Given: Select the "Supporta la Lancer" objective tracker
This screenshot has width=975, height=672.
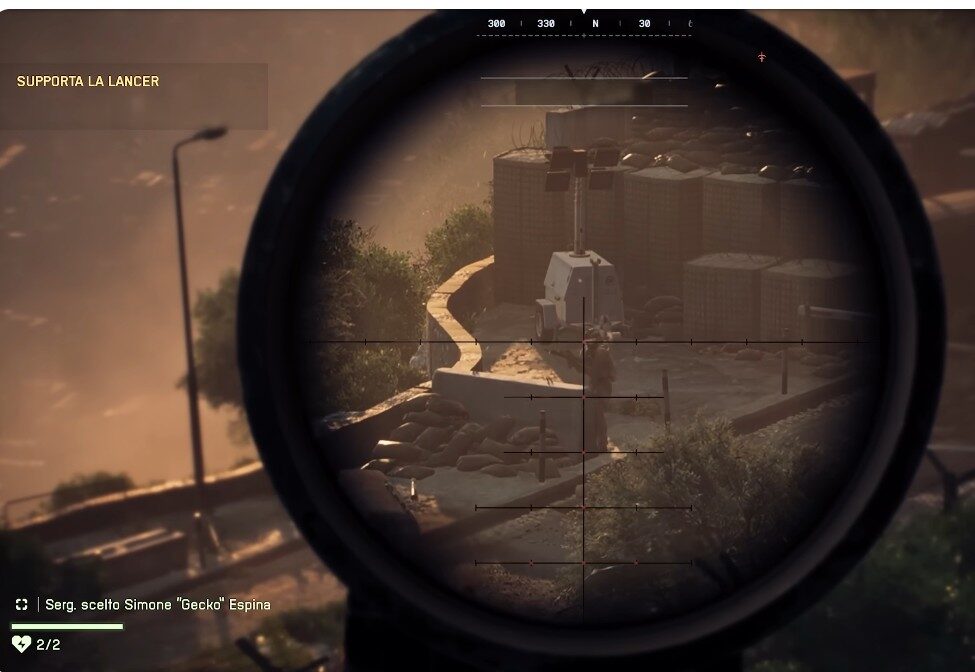Looking at the screenshot, I should (88, 82).
